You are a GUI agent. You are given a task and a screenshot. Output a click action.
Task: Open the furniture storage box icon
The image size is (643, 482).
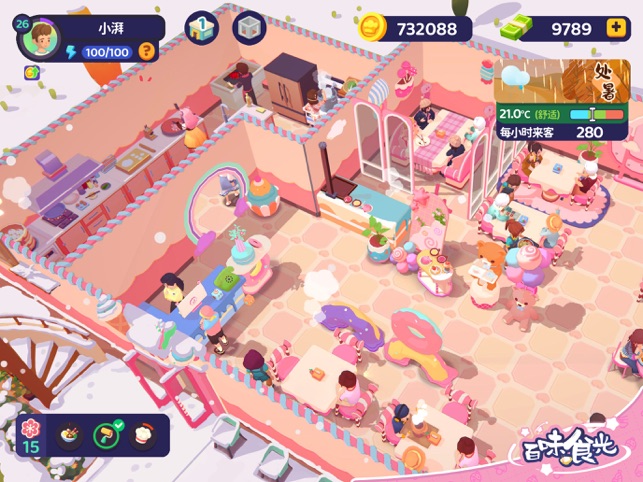pos(250,27)
